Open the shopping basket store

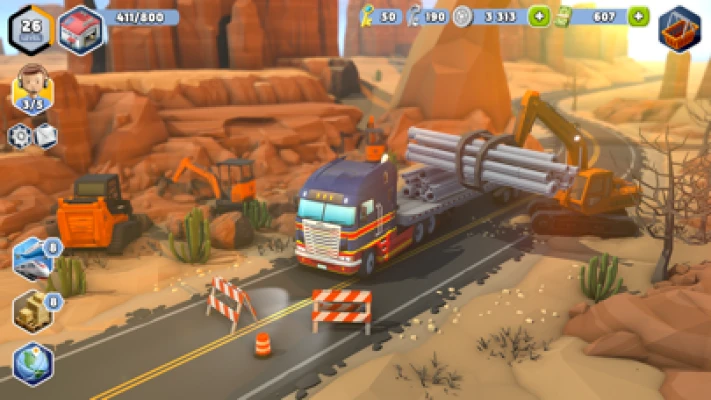[680, 29]
